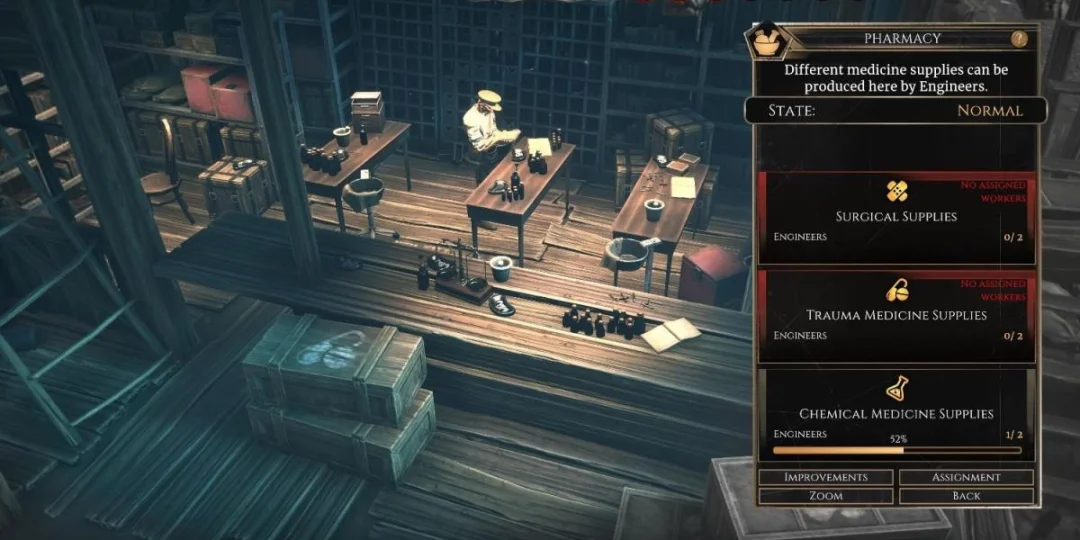
Task: Select the Trauma Medicine Supplies row
Action: [896, 315]
